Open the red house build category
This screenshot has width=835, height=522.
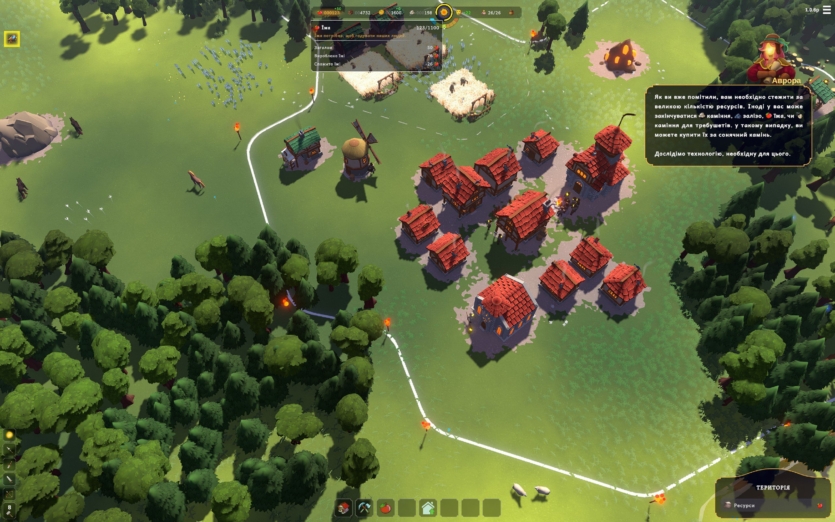[x=342, y=508]
